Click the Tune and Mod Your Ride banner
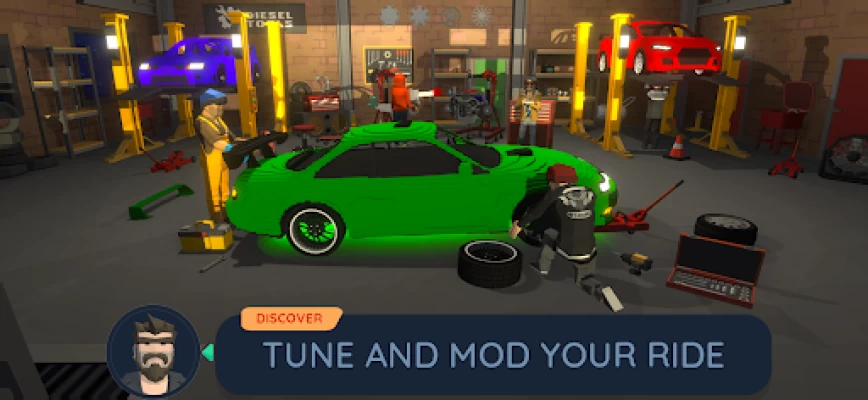The height and width of the screenshot is (400, 868). [x=492, y=355]
